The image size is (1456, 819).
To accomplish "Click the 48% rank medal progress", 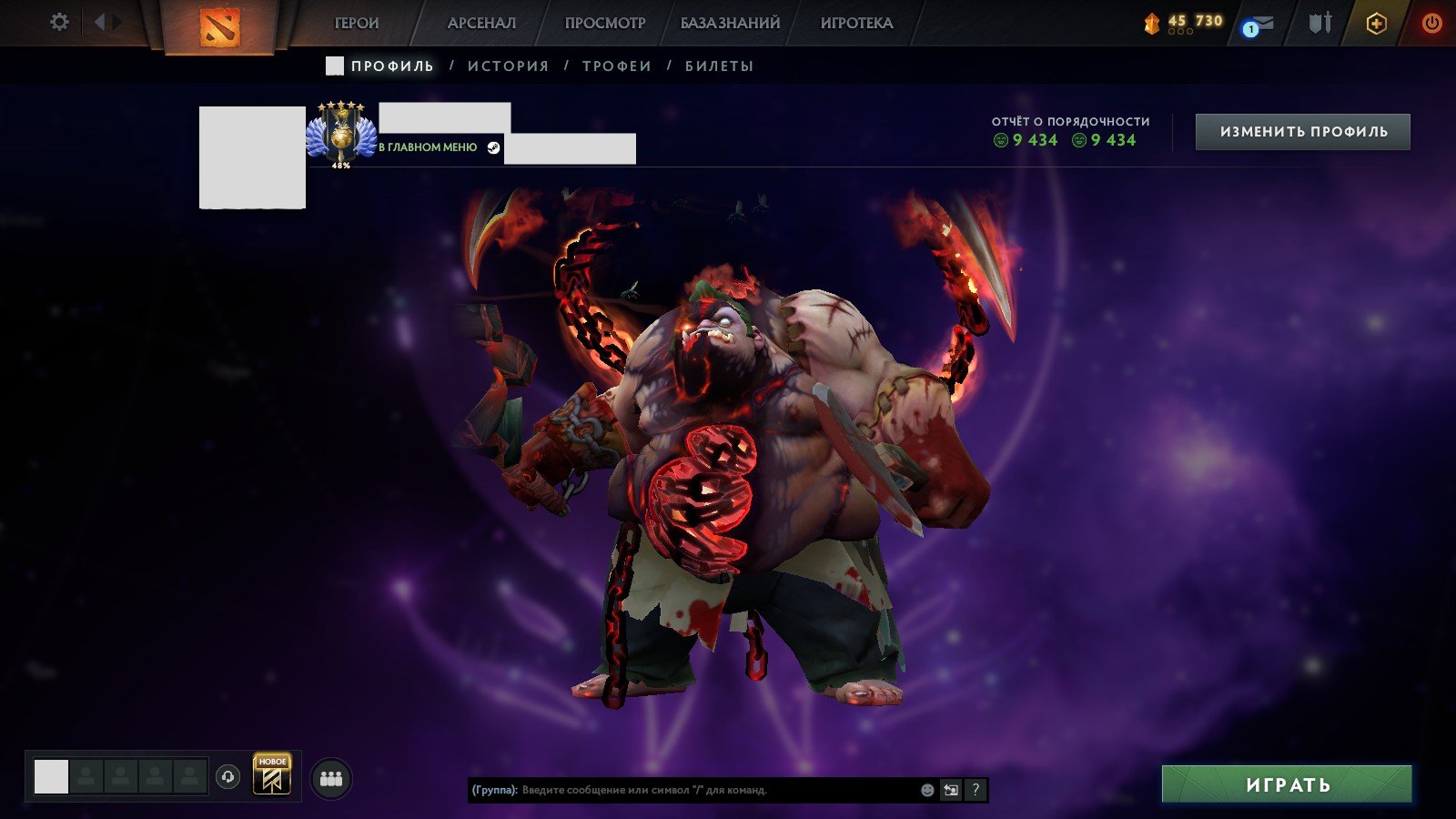I will pos(340,136).
